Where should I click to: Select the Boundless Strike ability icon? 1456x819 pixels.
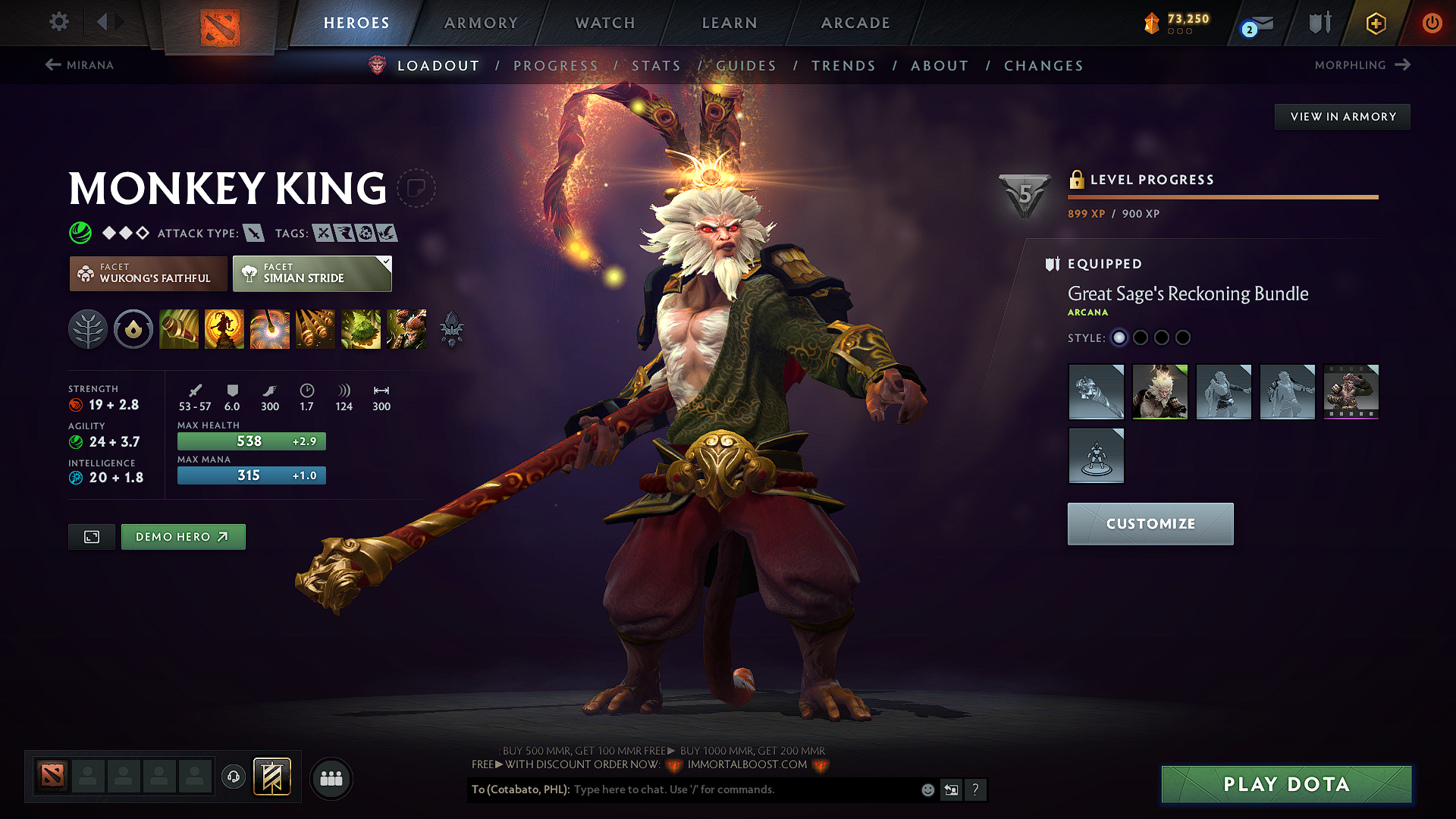point(178,329)
